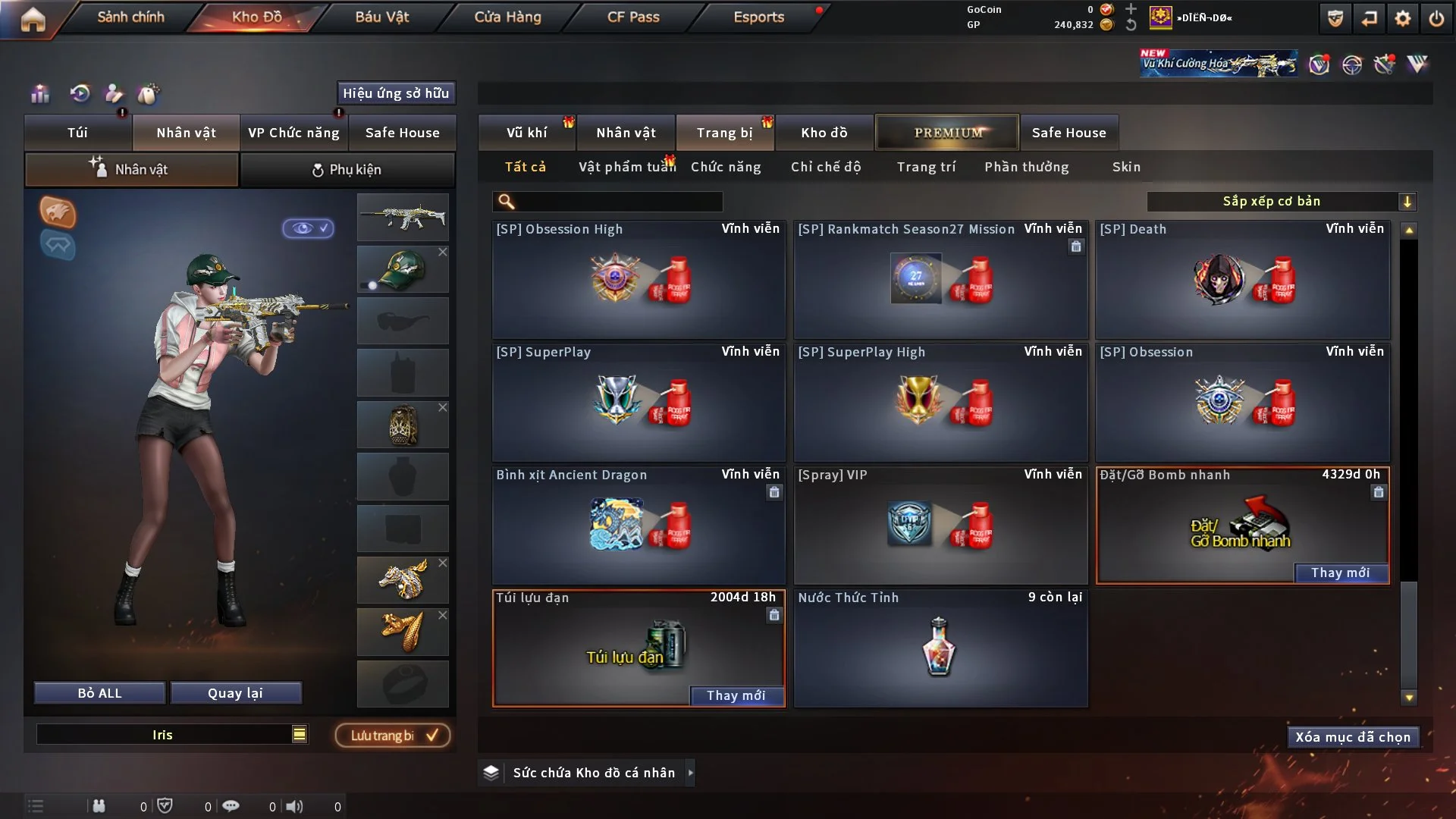The image size is (1456, 819).
Task: Filter items by Chức năng
Action: (726, 167)
